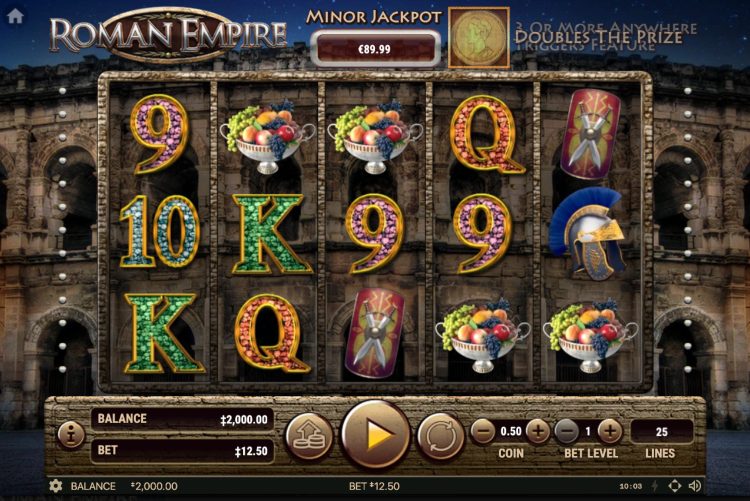The width and height of the screenshot is (750, 501).
Task: Open settings via the gear icon
Action: point(55,486)
